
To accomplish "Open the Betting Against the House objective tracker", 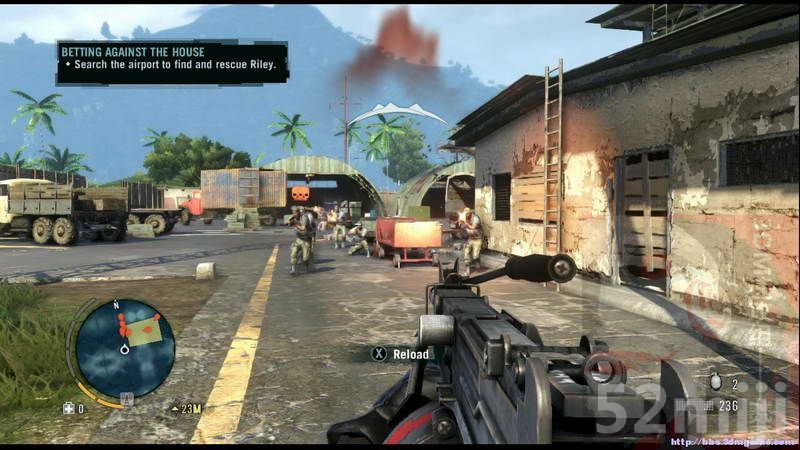I will click(x=172, y=62).
